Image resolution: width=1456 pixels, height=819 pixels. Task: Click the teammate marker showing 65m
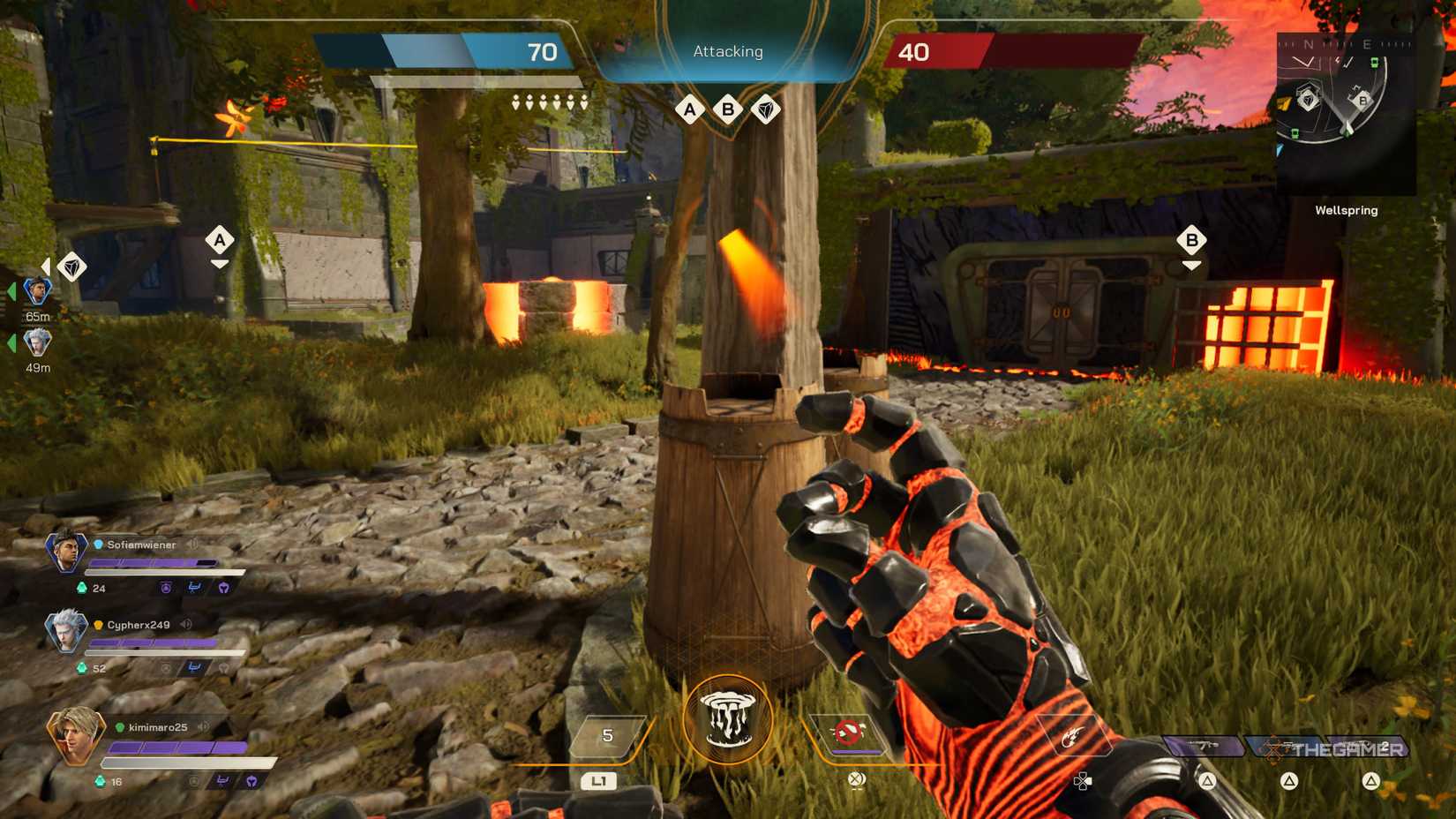tap(37, 290)
